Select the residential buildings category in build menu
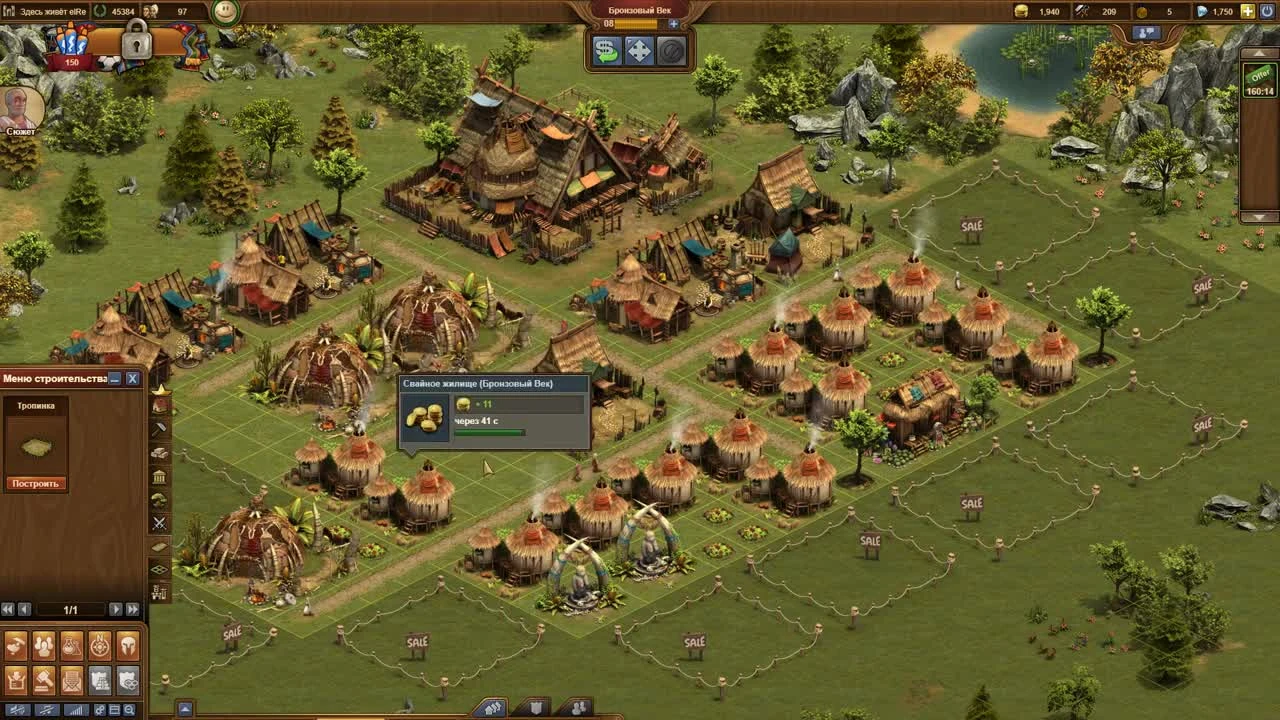Image resolution: width=1280 pixels, height=720 pixels. [160, 405]
